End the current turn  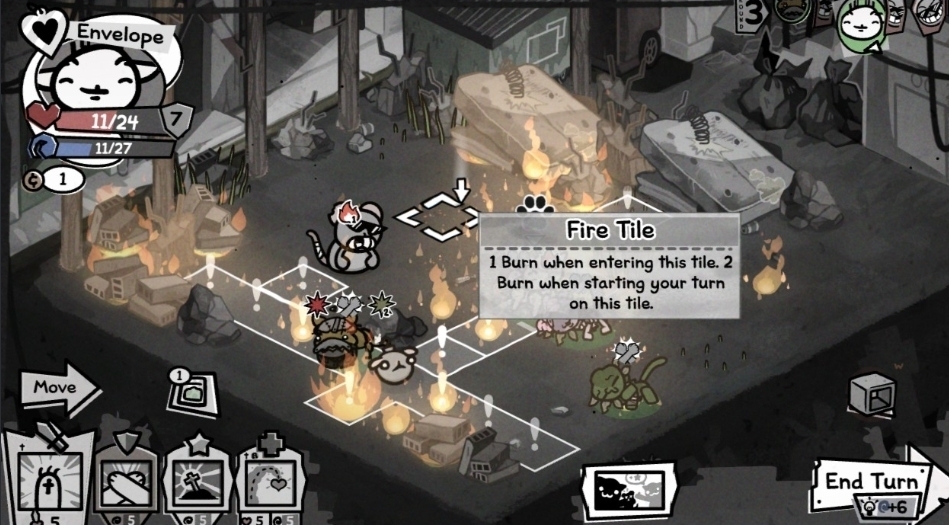point(870,481)
